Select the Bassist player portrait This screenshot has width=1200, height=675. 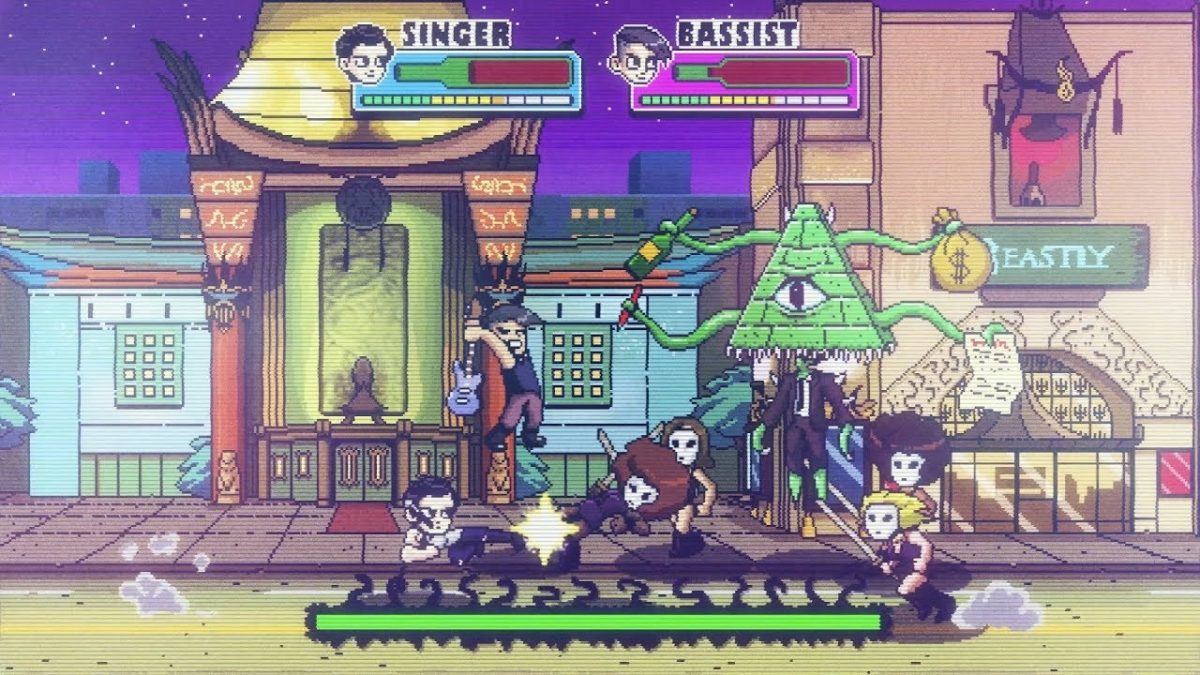click(638, 55)
